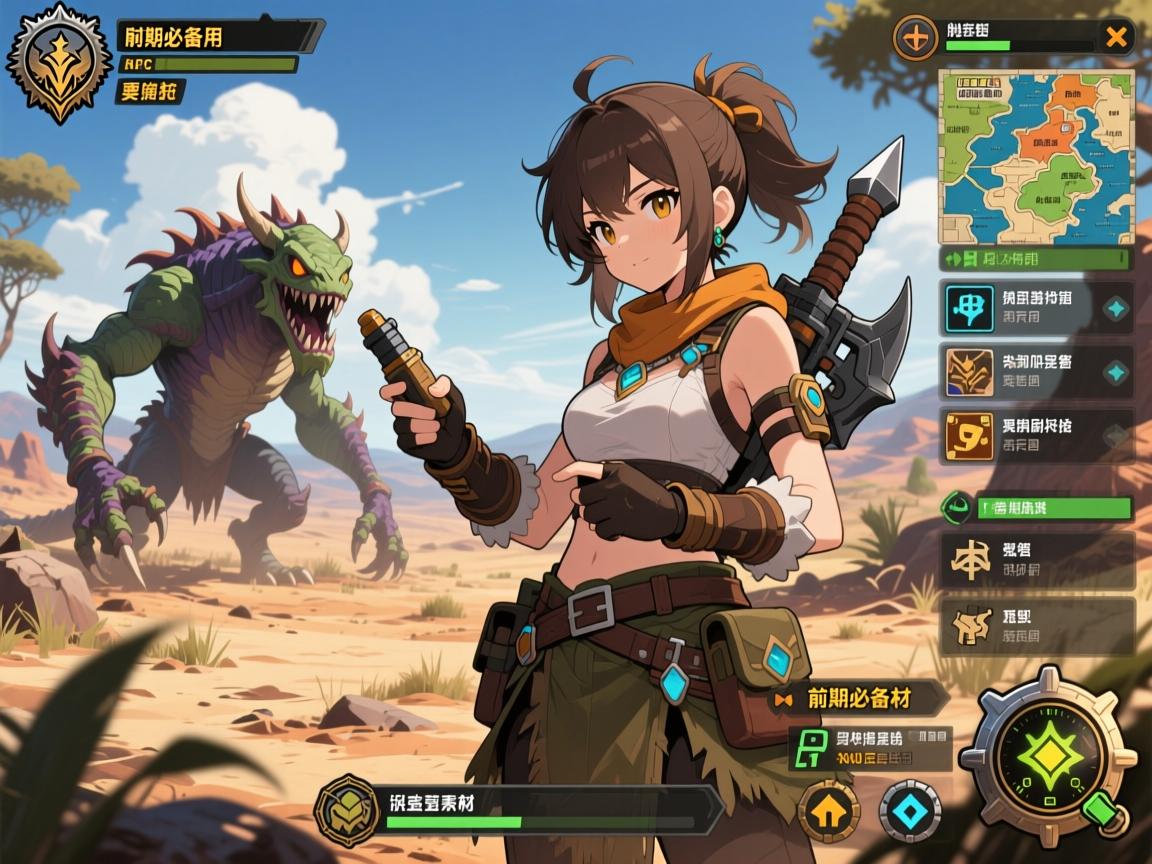Select the green P icon item entry
This screenshot has height=864, width=1152.
point(868,748)
